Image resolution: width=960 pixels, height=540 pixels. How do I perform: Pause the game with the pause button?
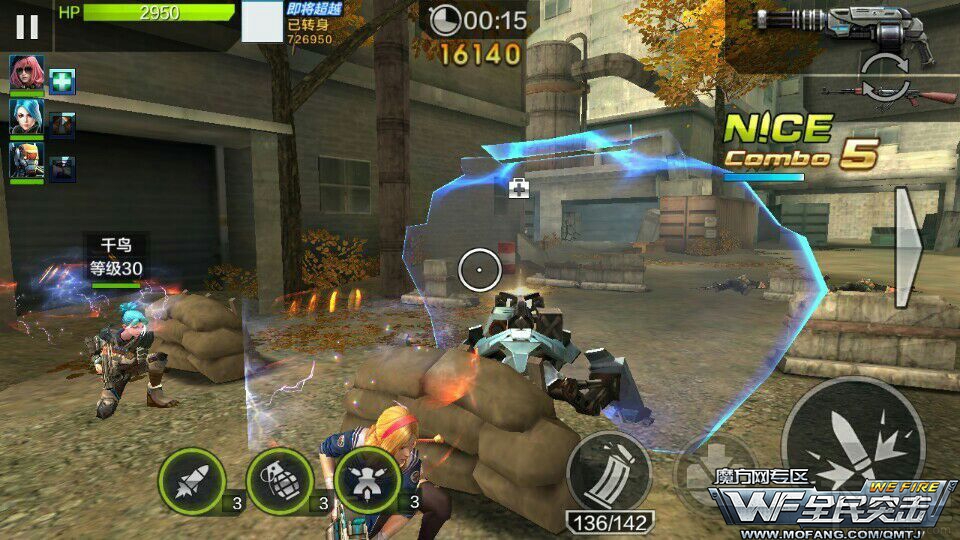pos(27,26)
